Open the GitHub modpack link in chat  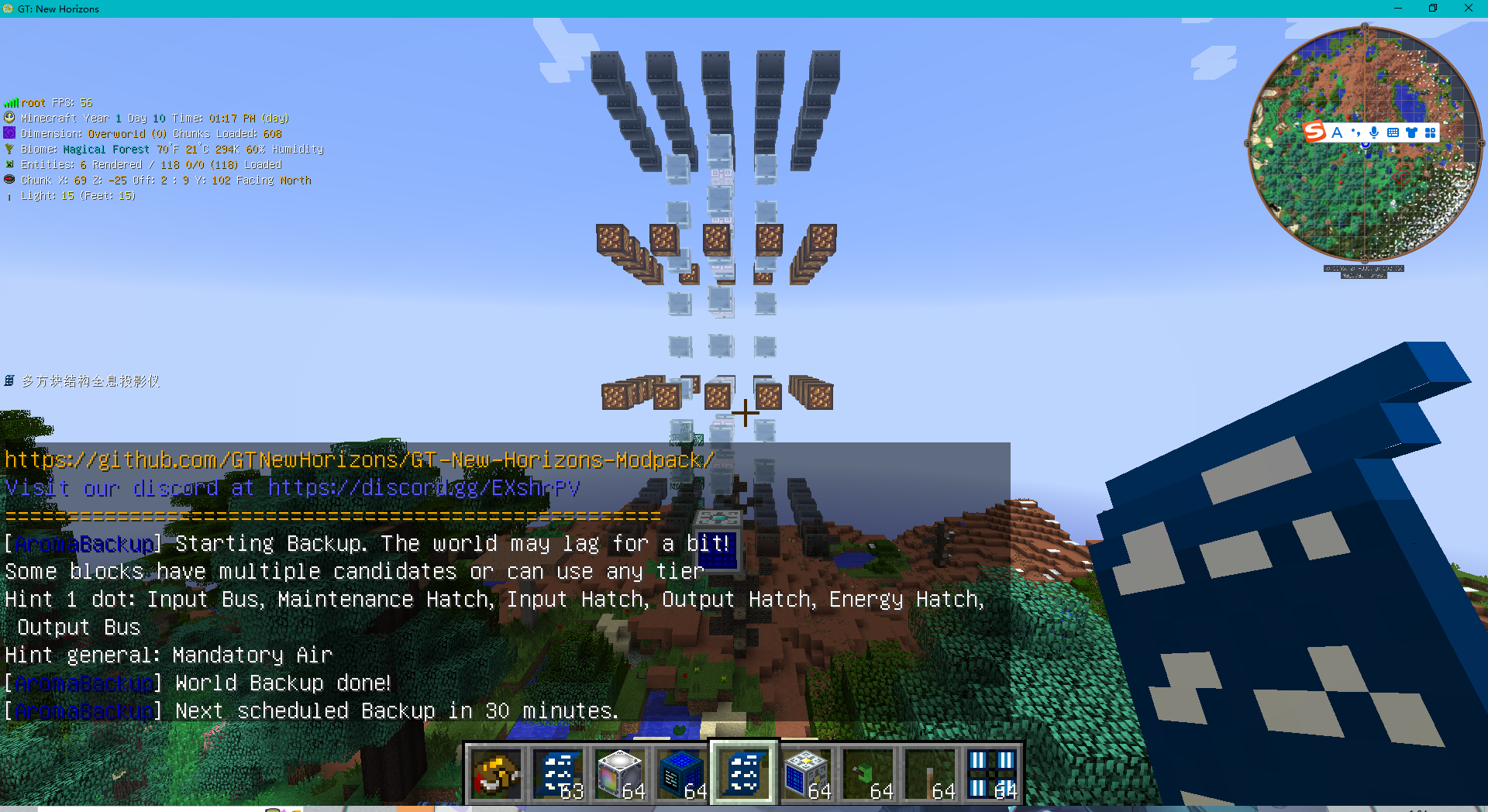[358, 459]
